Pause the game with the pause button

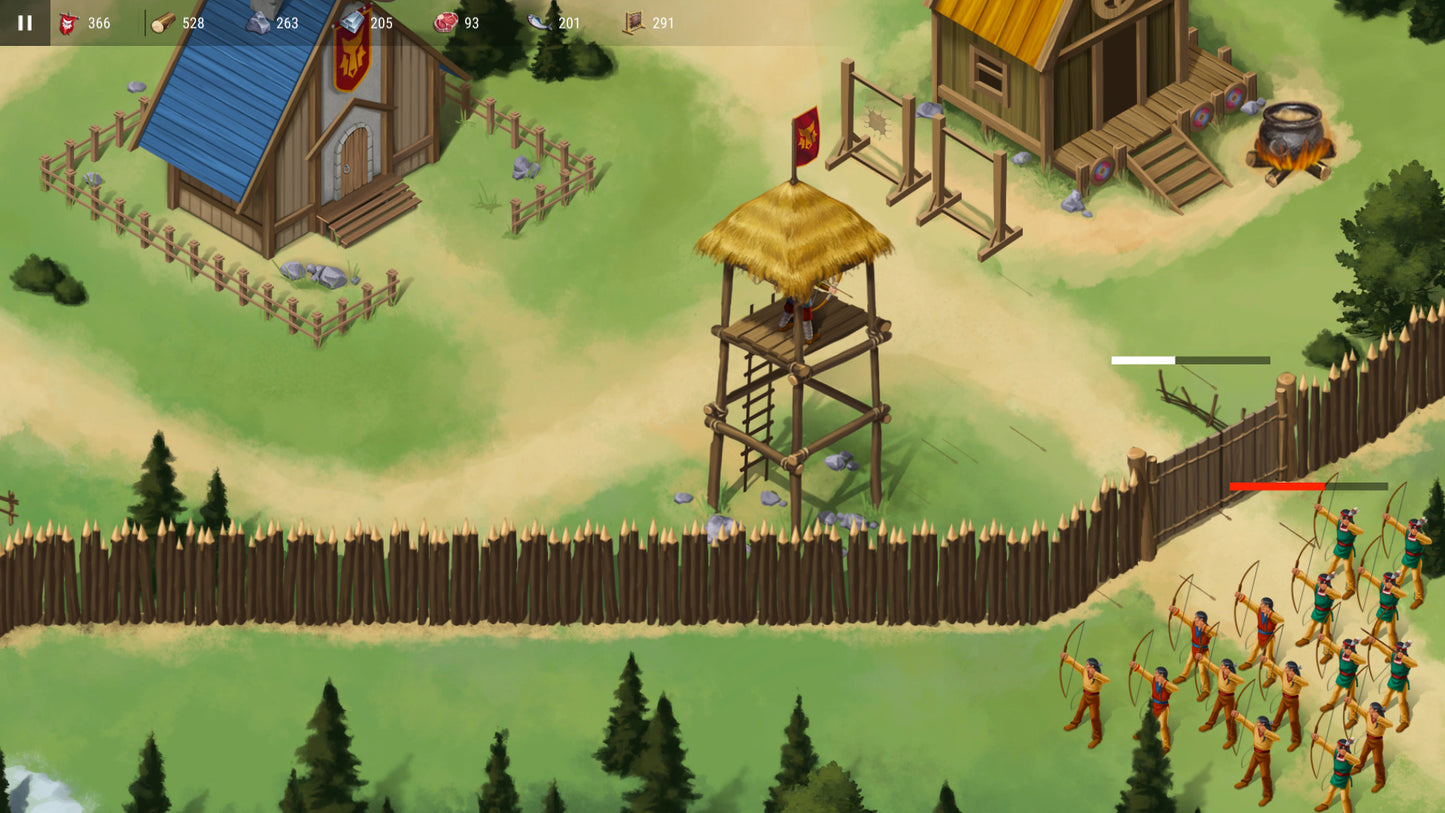pos(24,22)
